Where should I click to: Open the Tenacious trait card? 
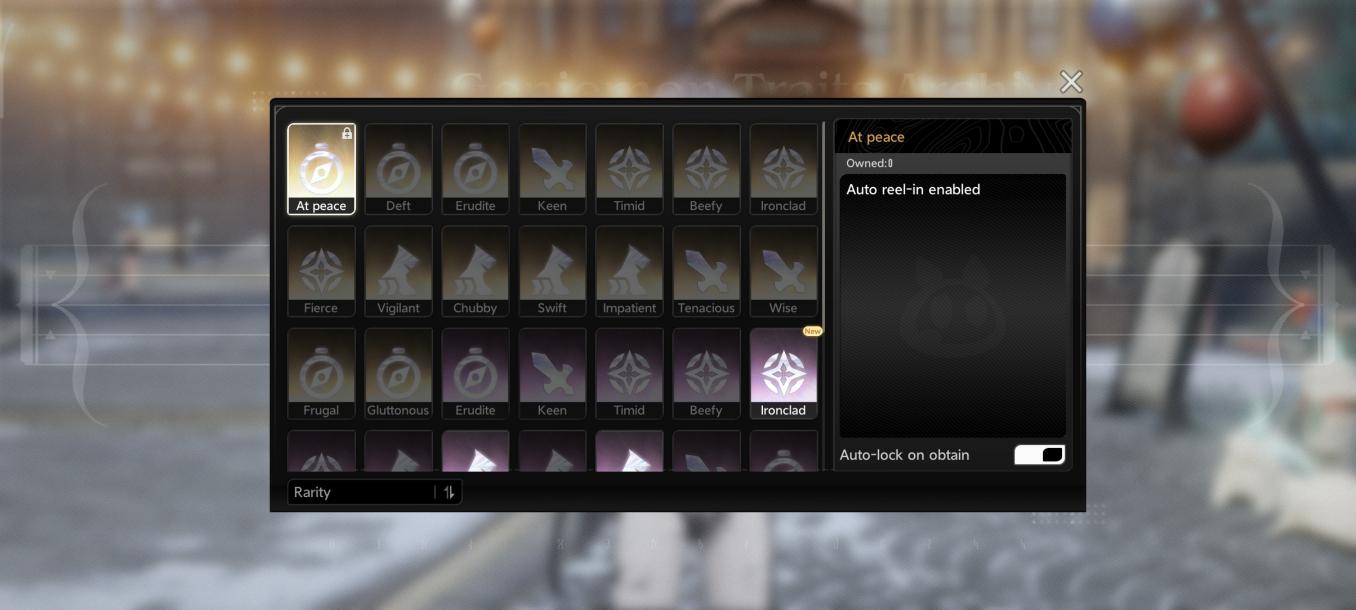click(x=706, y=270)
